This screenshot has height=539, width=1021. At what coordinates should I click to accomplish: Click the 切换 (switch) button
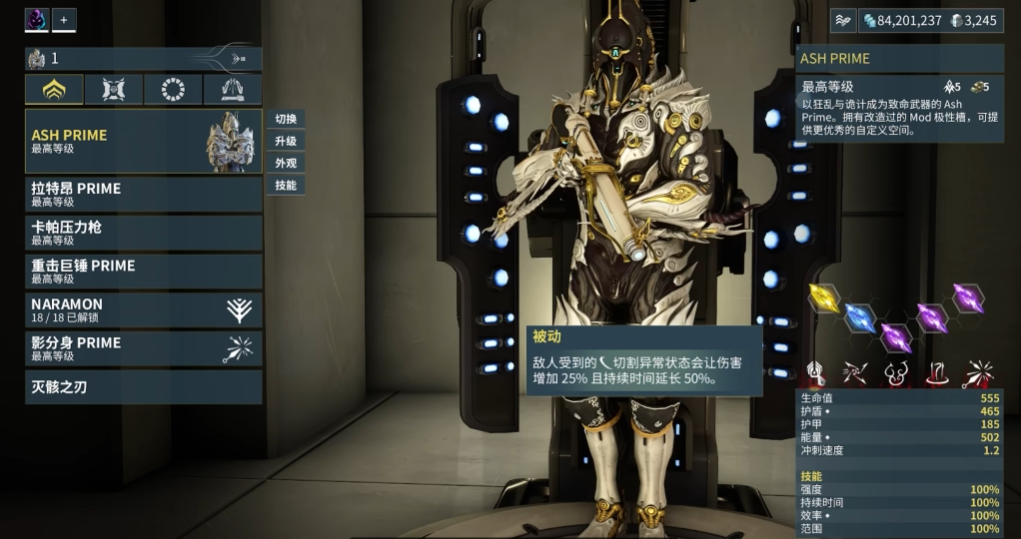point(286,119)
